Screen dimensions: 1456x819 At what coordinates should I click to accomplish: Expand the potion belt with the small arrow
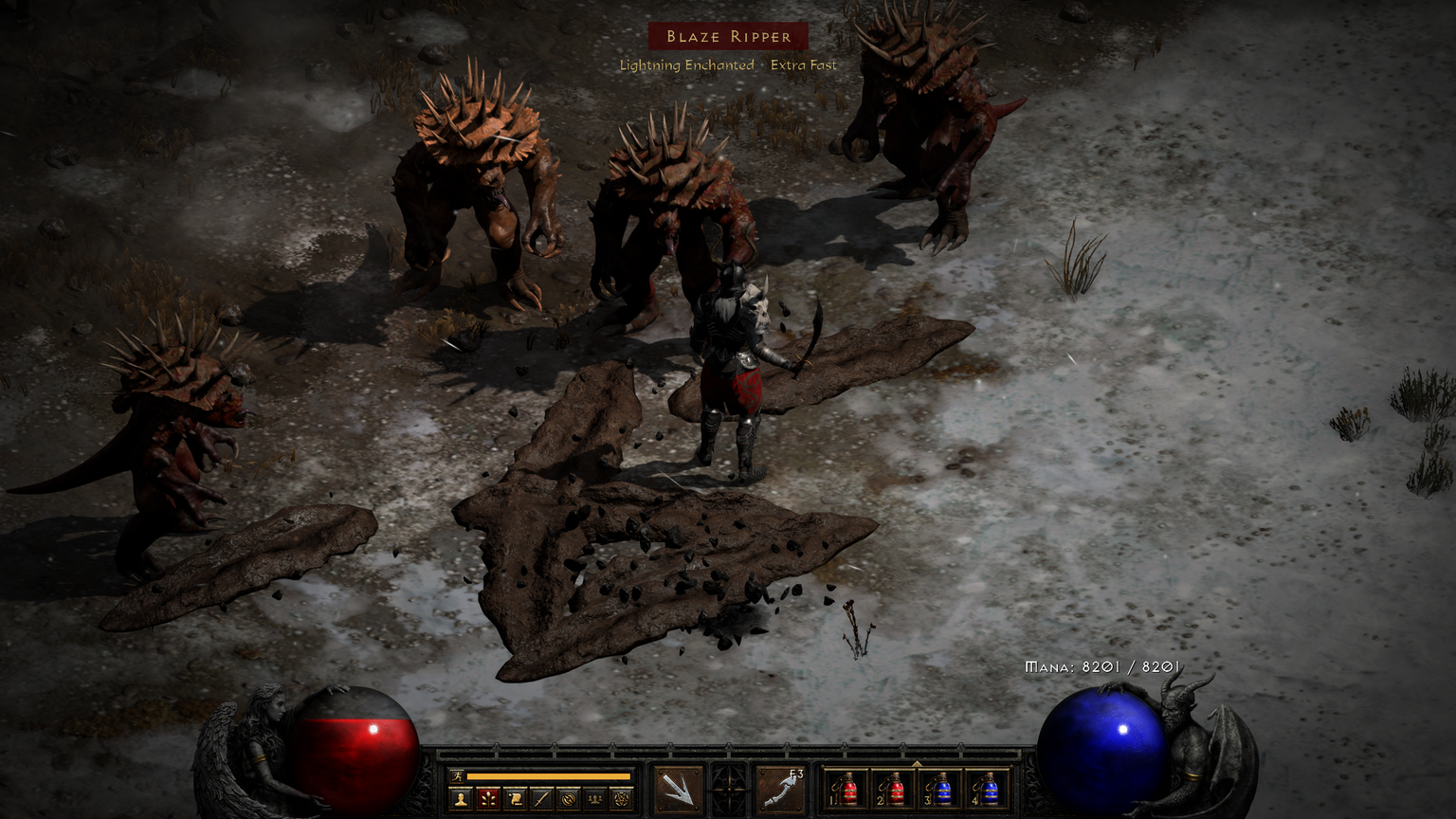(x=917, y=763)
